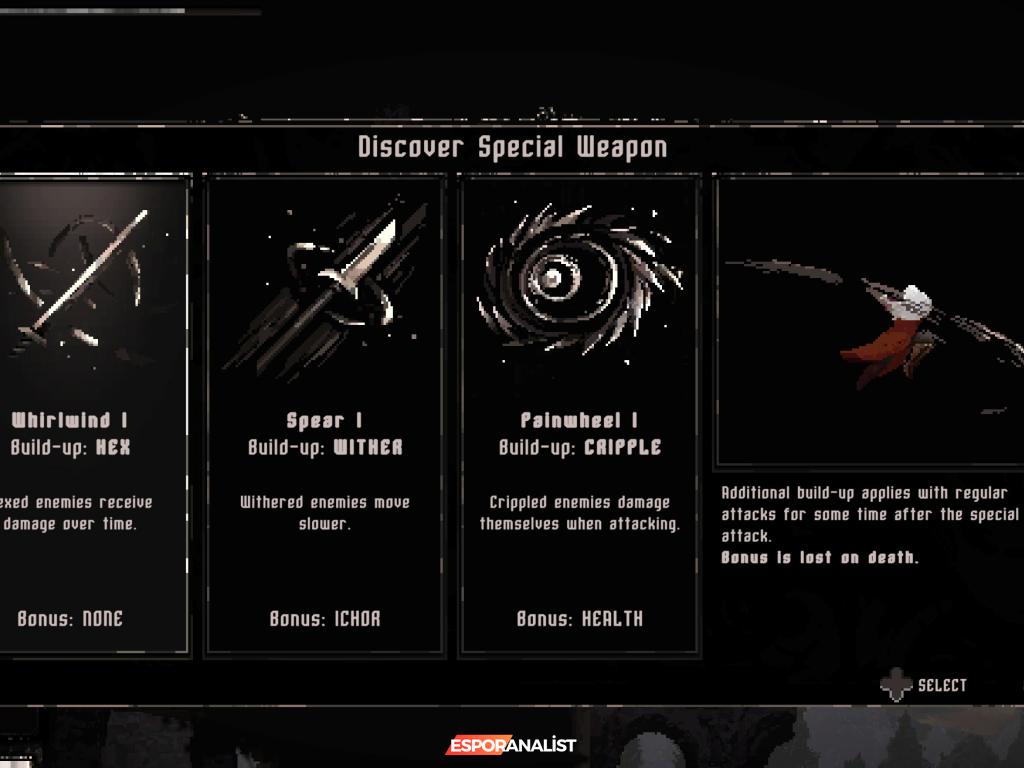Pick the Painwheel I weapon card
Screen dimensions: 1024x768
tap(579, 415)
